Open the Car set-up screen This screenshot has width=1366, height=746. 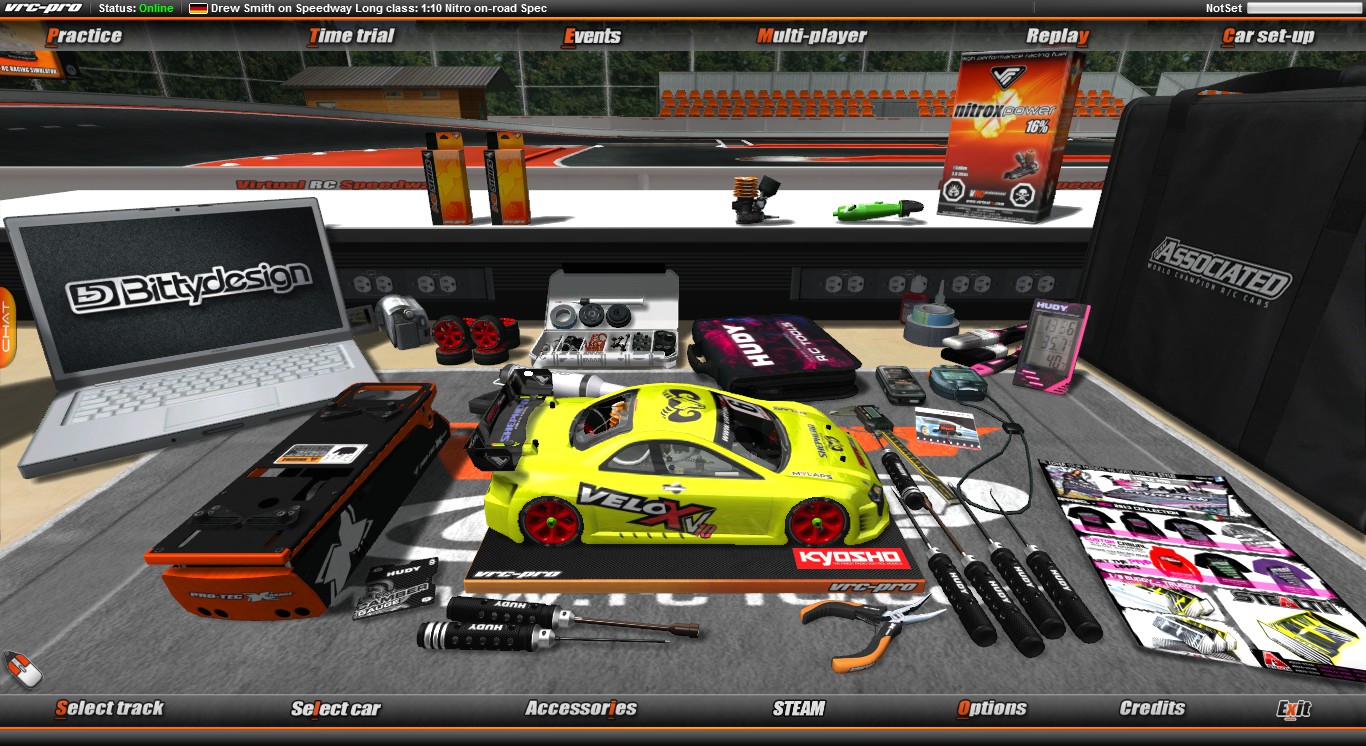(x=1268, y=36)
